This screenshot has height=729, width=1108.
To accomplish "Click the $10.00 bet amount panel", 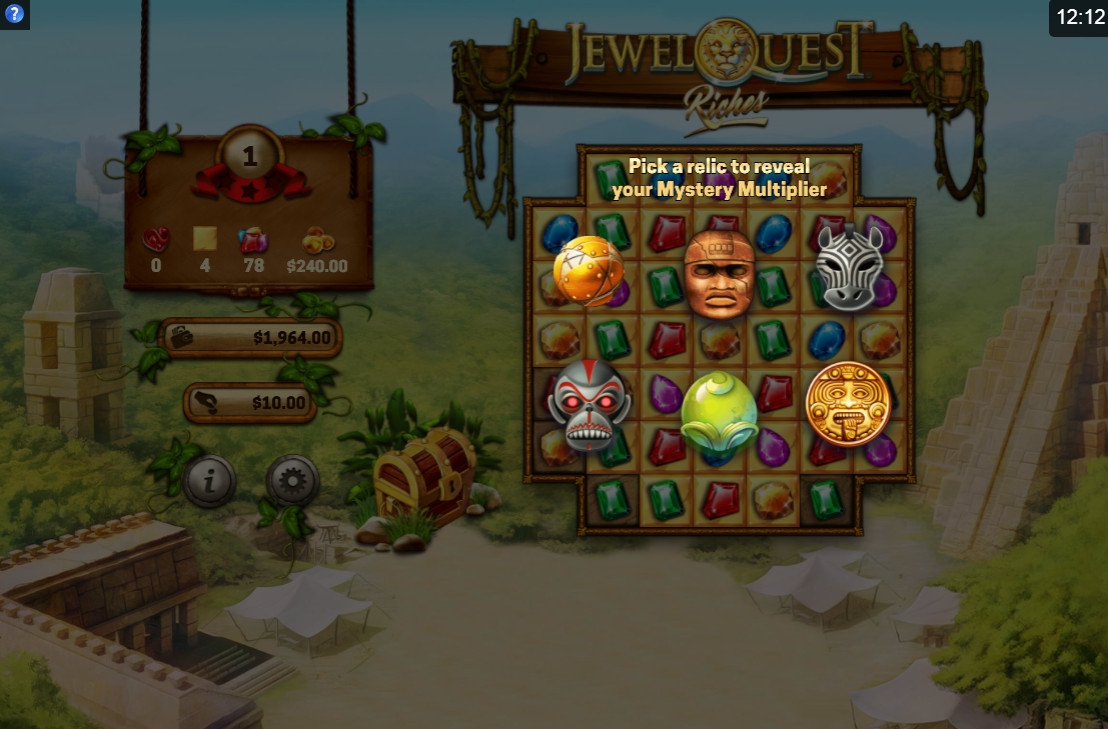I will 251,403.
